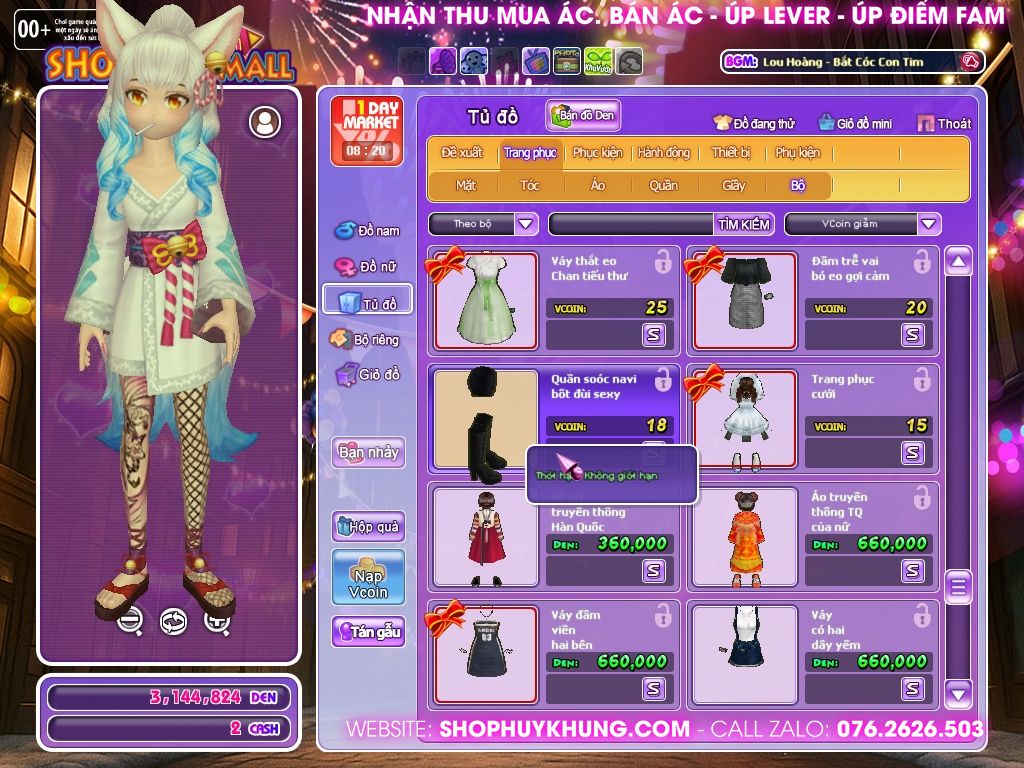Click the Nạp Vcoin button
The height and width of the screenshot is (768, 1024).
[x=368, y=578]
